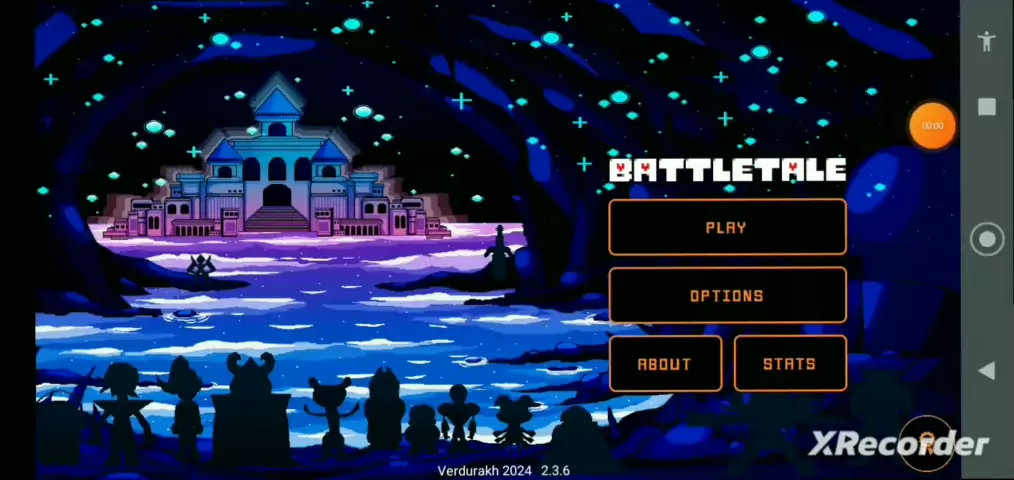Show the ABOUT screen
The width and height of the screenshot is (1014, 480).
pyautogui.click(x=665, y=363)
